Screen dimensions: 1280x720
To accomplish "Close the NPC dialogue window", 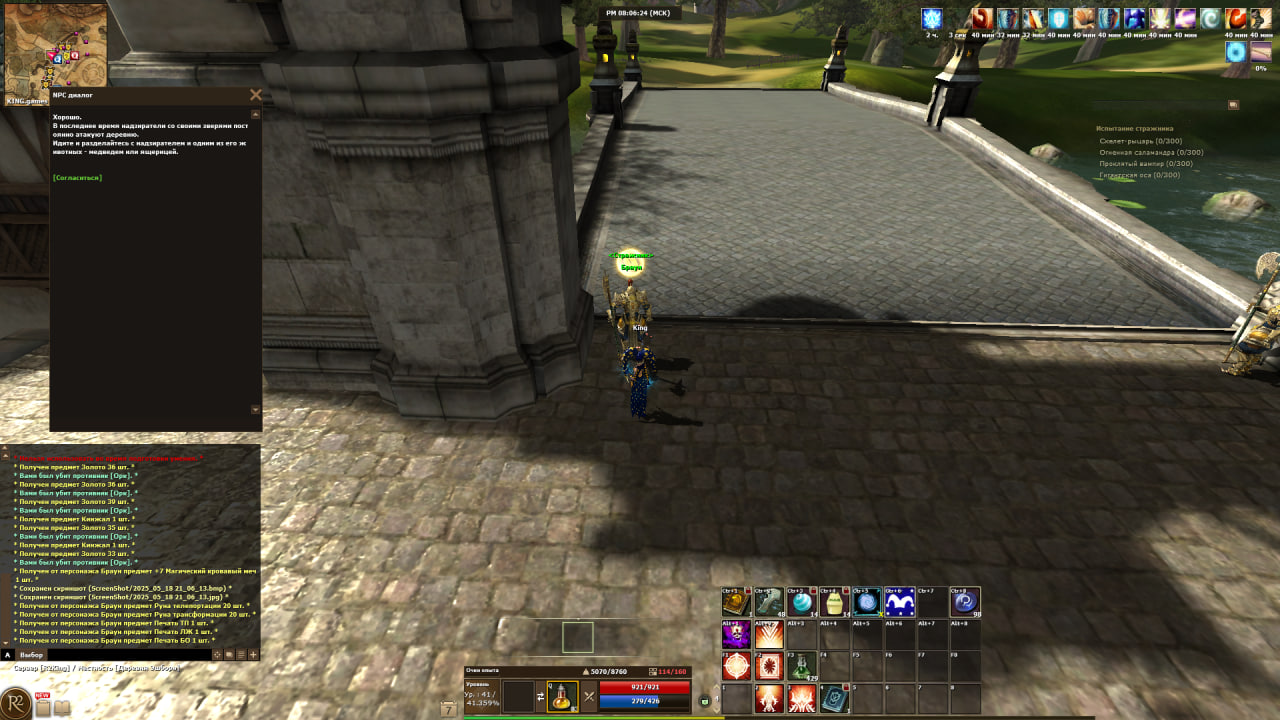I will click(255, 95).
